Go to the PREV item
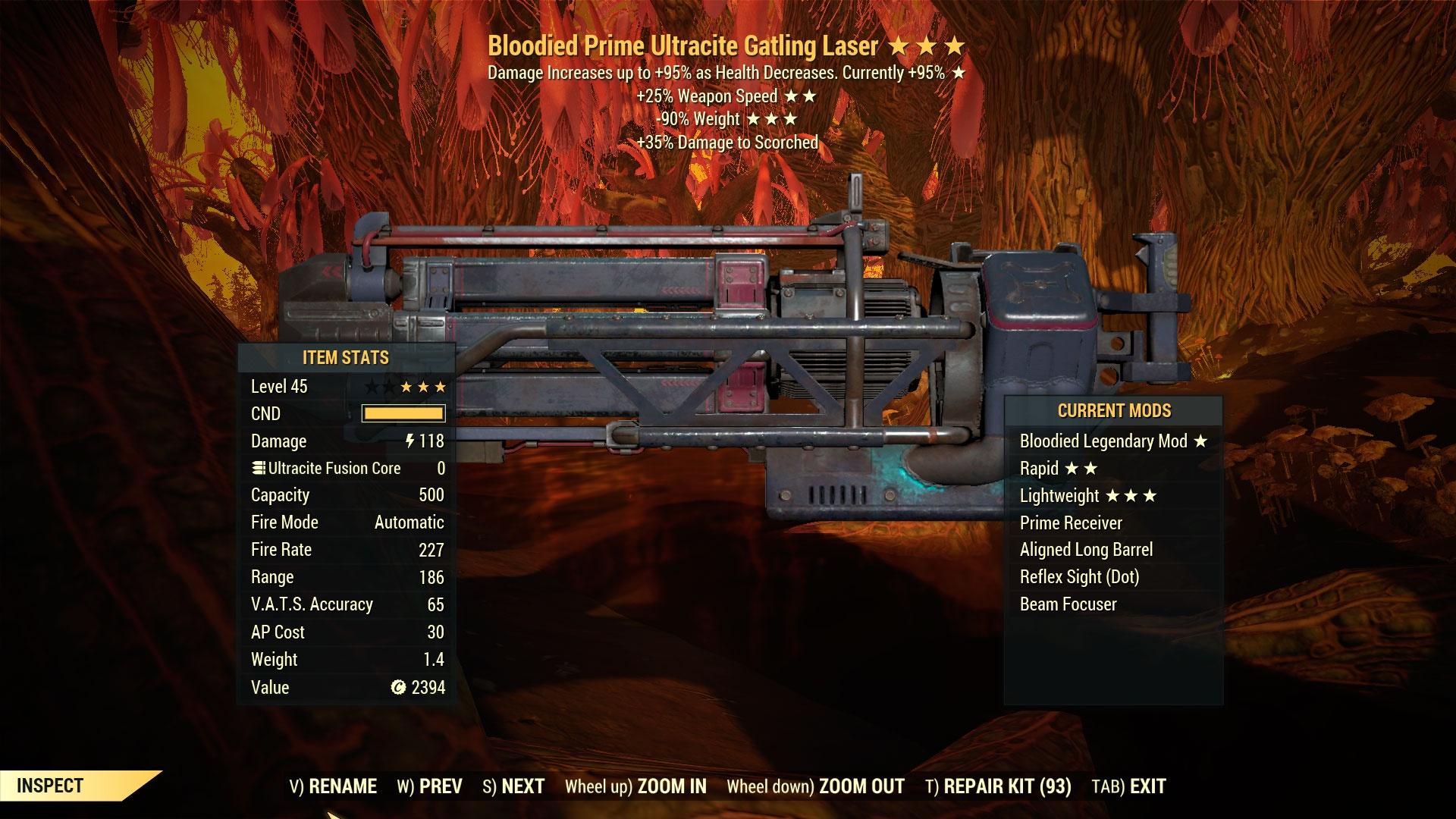 point(430,786)
